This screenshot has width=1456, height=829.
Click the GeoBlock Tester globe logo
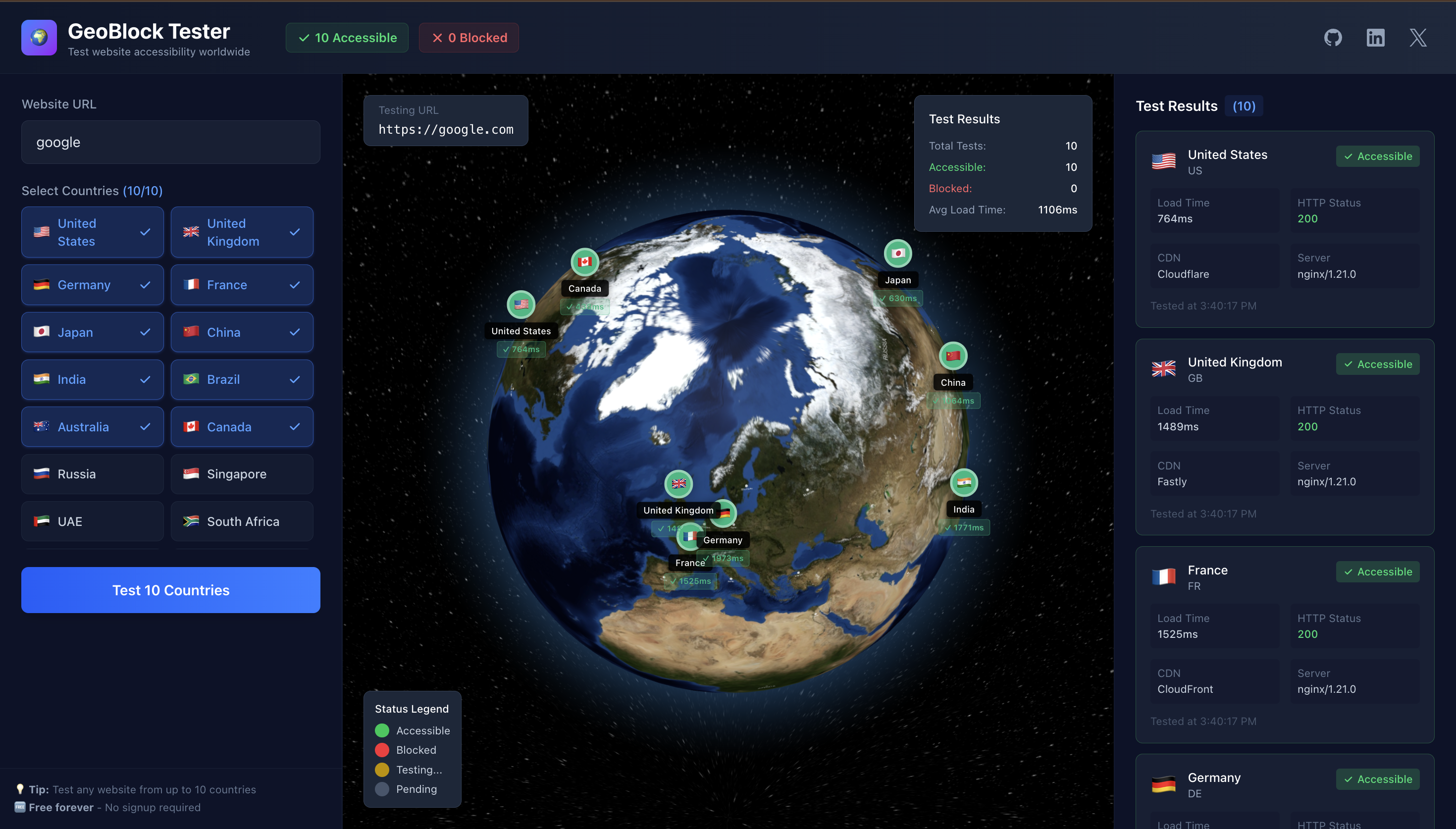tap(39, 38)
